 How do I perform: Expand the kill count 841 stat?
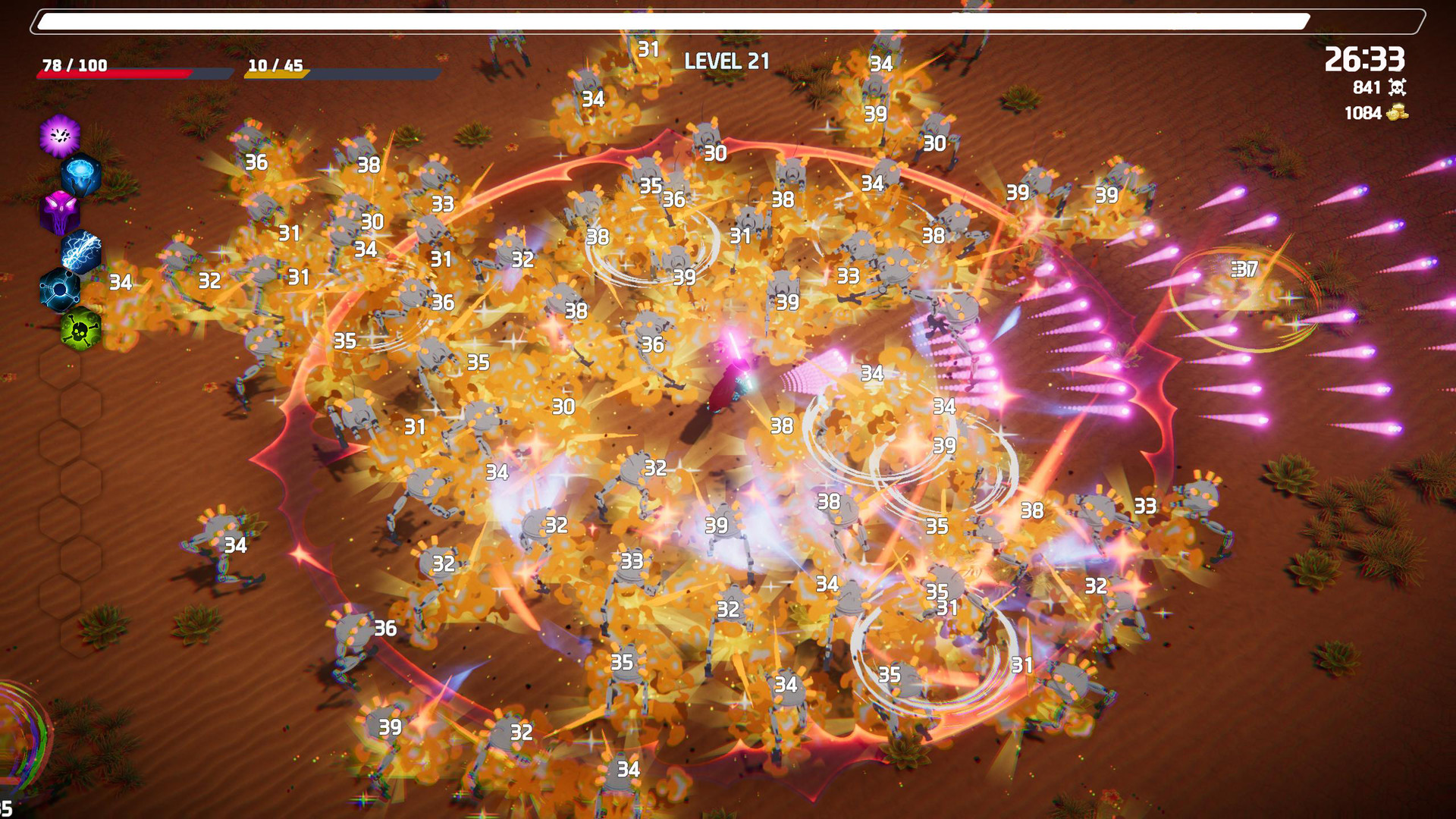point(1365,88)
